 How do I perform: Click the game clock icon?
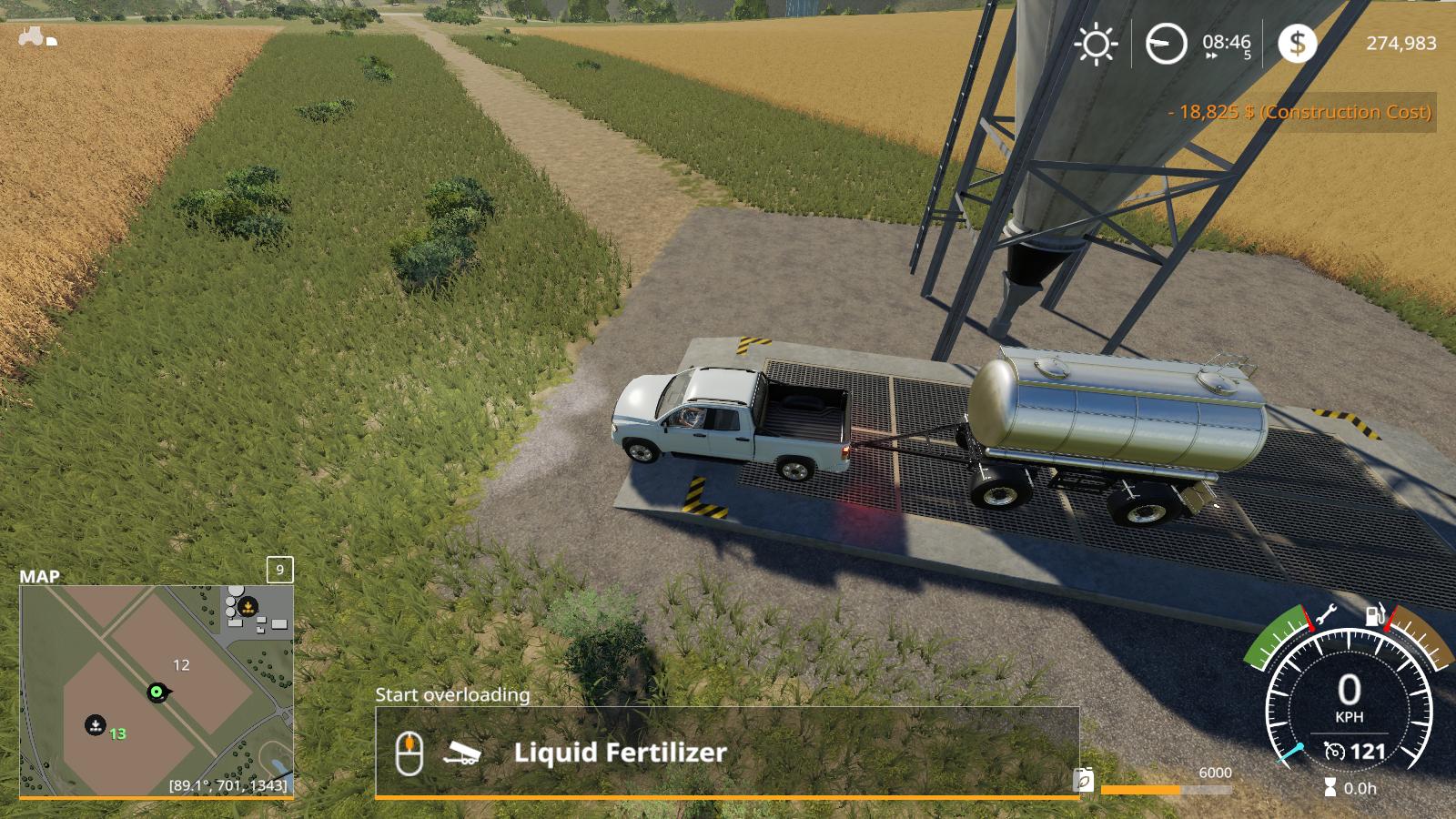(1166, 44)
